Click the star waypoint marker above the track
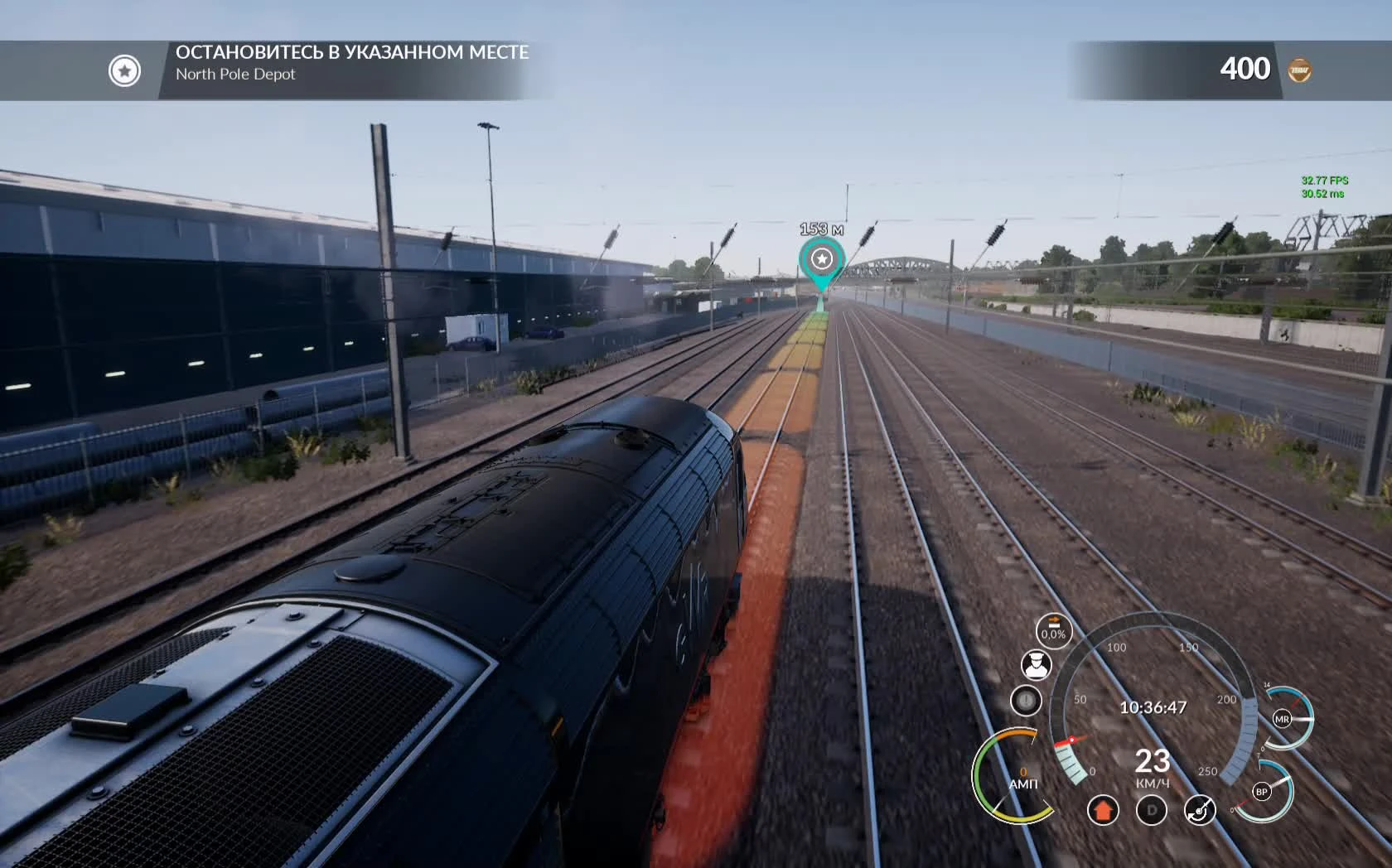This screenshot has height=868, width=1392. pos(820,259)
